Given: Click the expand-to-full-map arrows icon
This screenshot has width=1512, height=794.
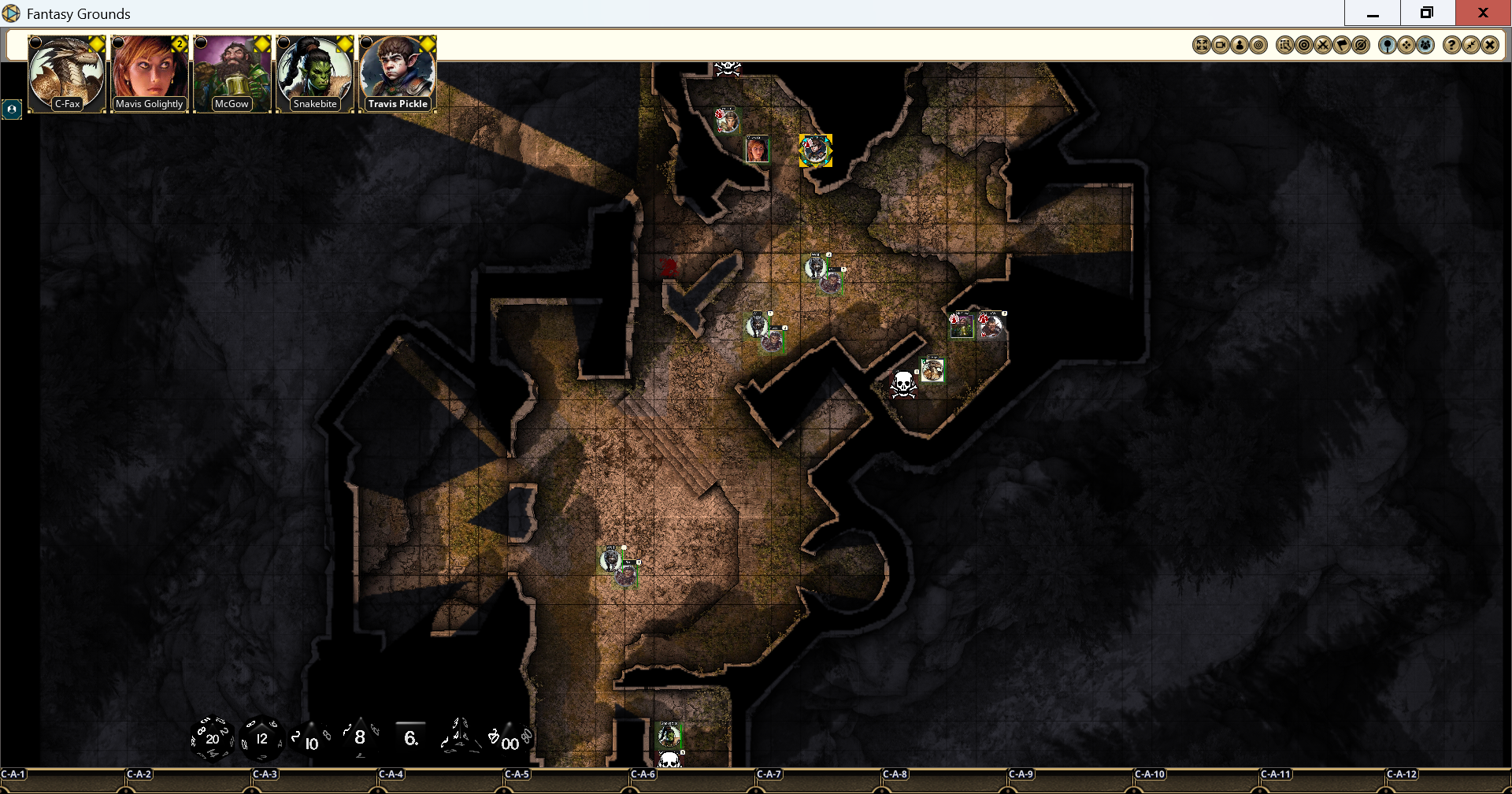Looking at the screenshot, I should (x=1202, y=45).
